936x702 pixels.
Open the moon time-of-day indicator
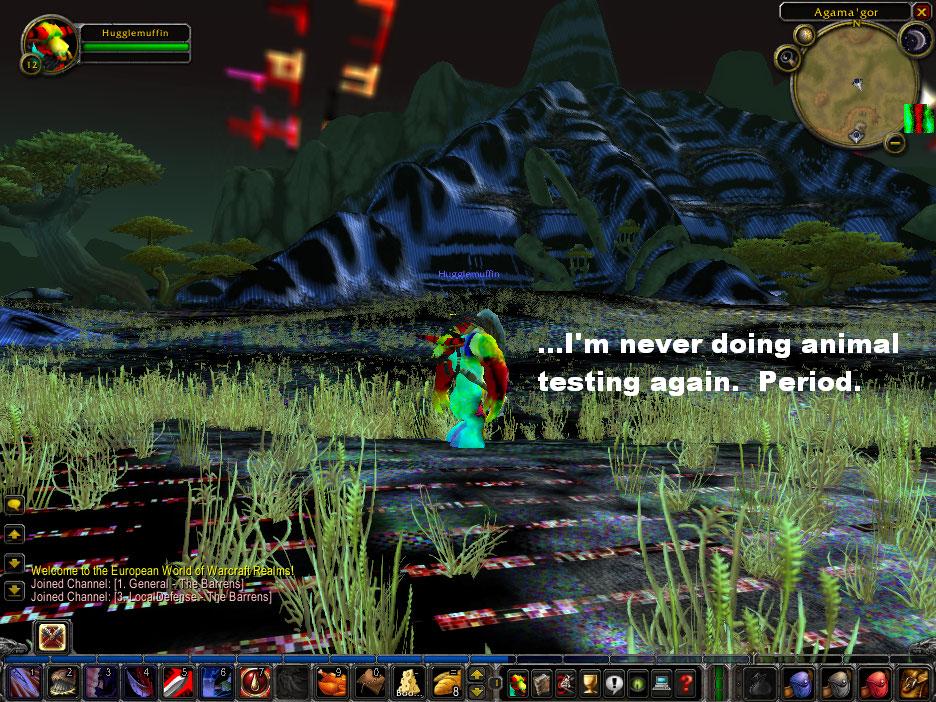917,38
